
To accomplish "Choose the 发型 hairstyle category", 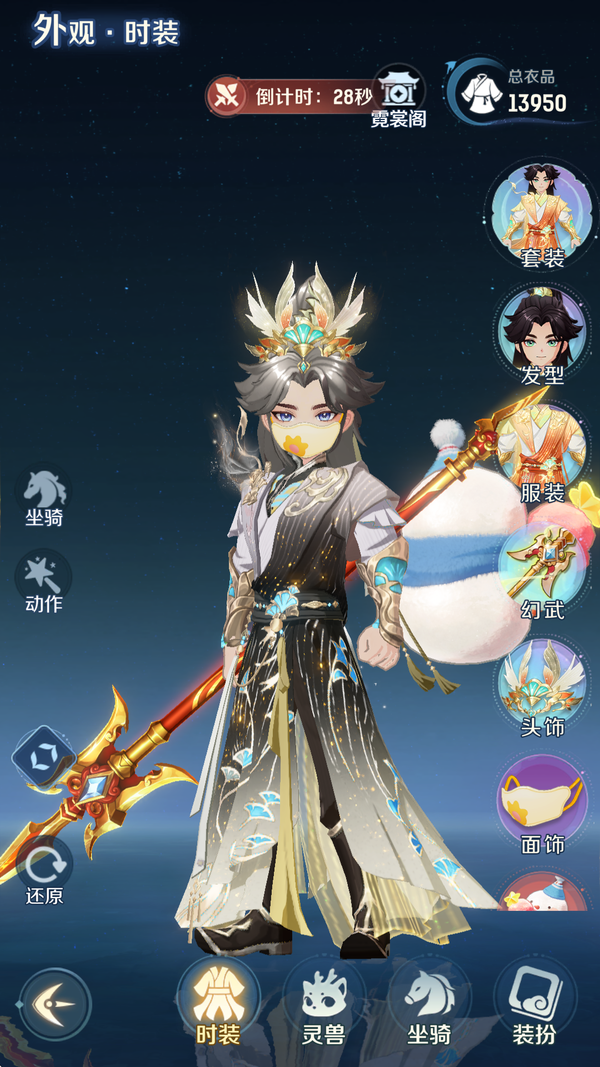I will tap(541, 333).
